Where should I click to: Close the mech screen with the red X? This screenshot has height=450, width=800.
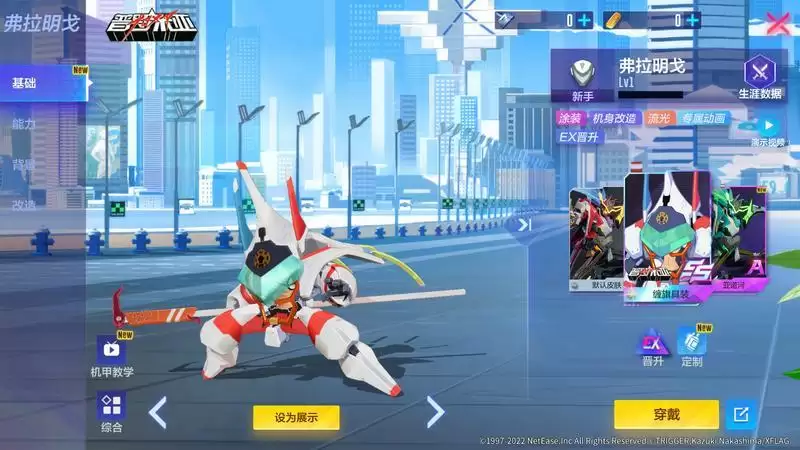click(x=776, y=22)
